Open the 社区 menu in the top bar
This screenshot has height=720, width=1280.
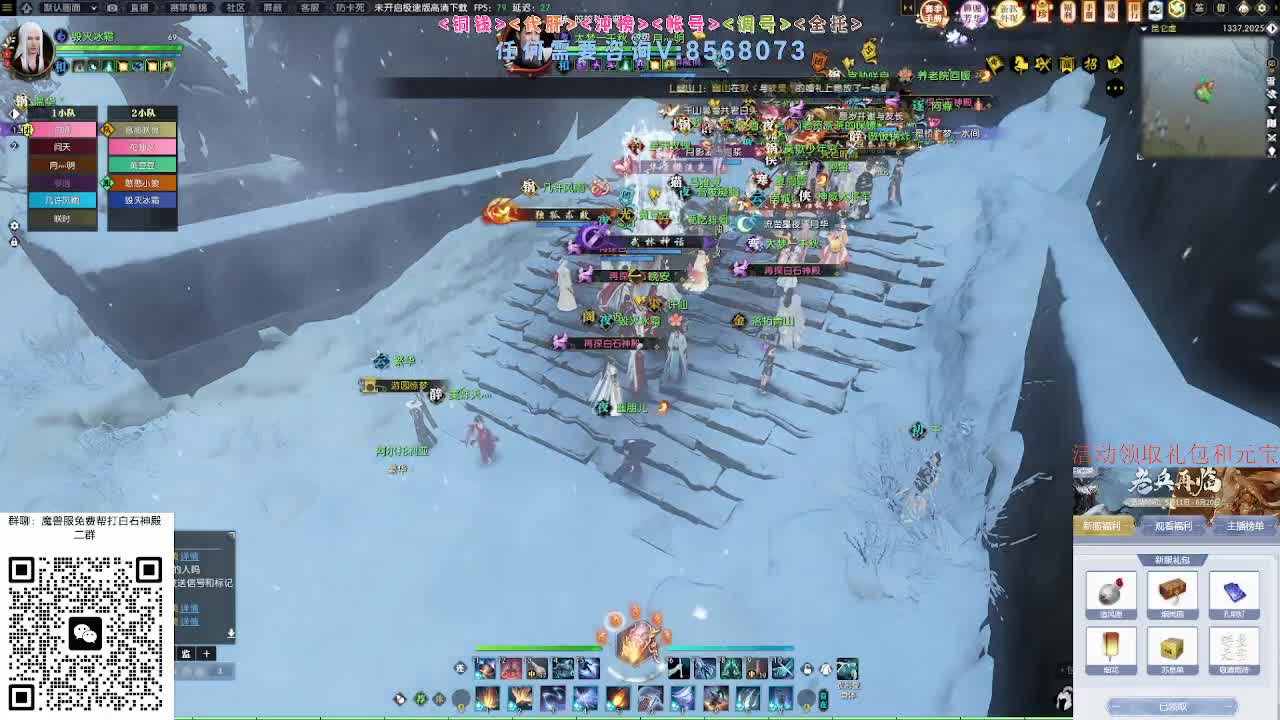(x=234, y=7)
